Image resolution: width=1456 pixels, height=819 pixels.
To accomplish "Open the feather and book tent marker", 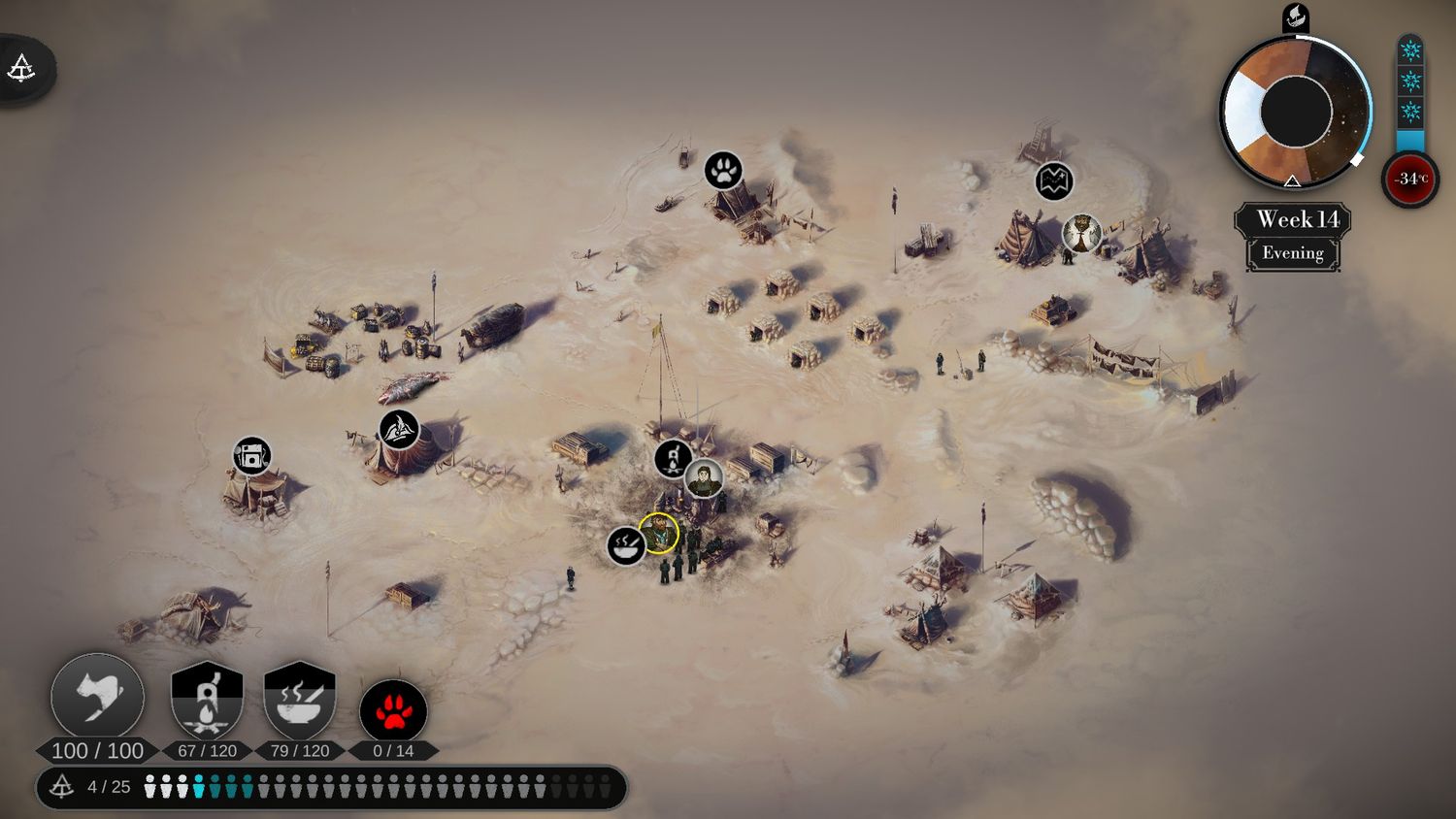I will pyautogui.click(x=398, y=430).
